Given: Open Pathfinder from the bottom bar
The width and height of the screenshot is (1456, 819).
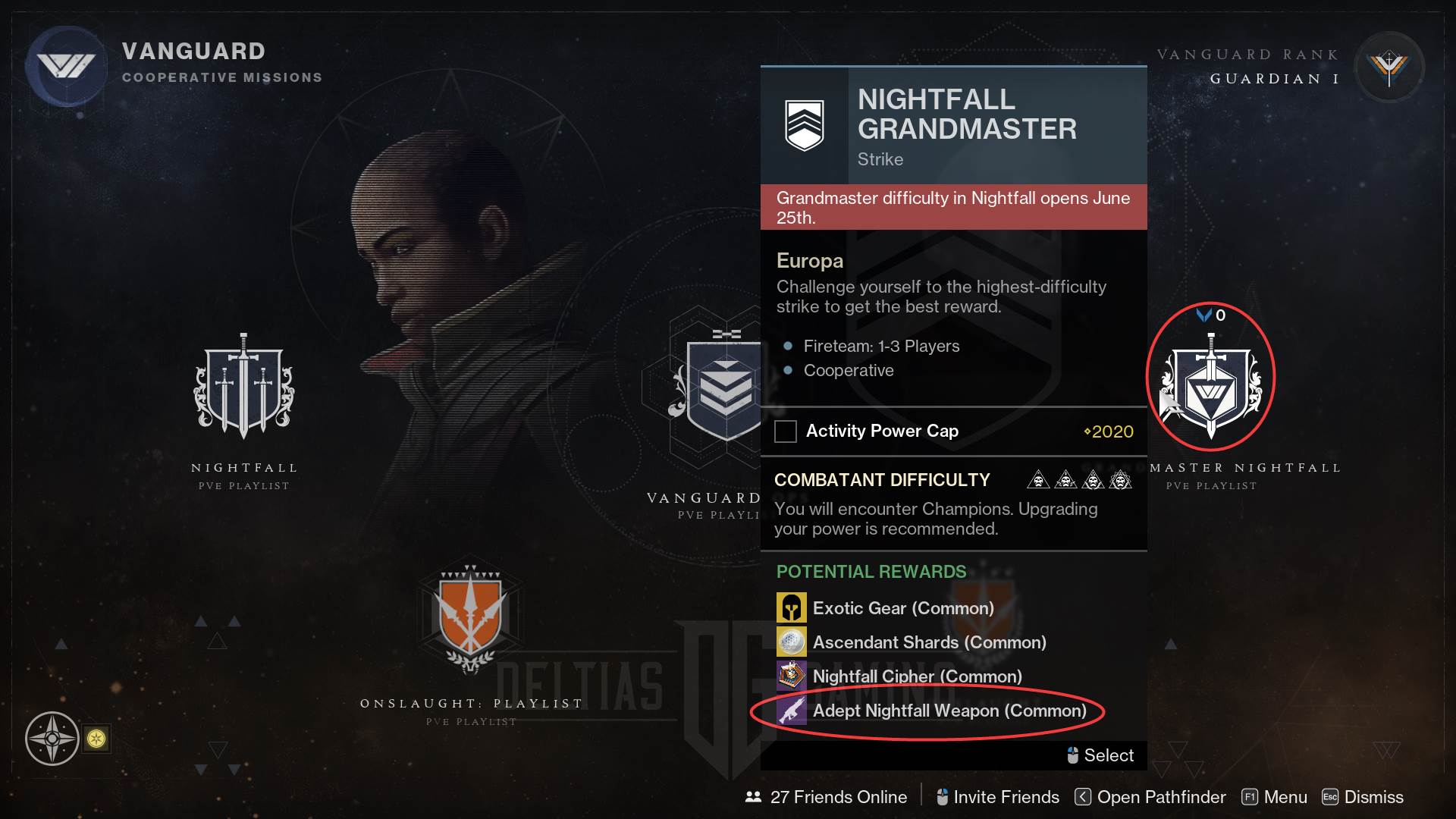Looking at the screenshot, I should click(1150, 797).
